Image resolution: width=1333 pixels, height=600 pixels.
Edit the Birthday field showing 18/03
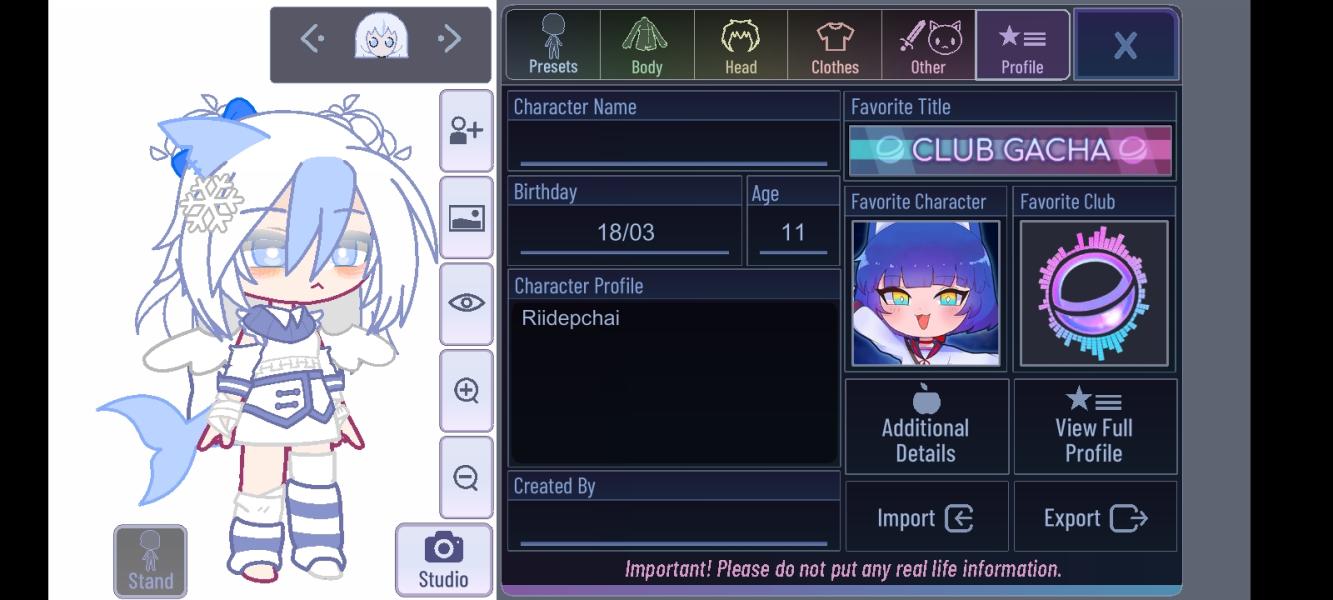coord(625,233)
